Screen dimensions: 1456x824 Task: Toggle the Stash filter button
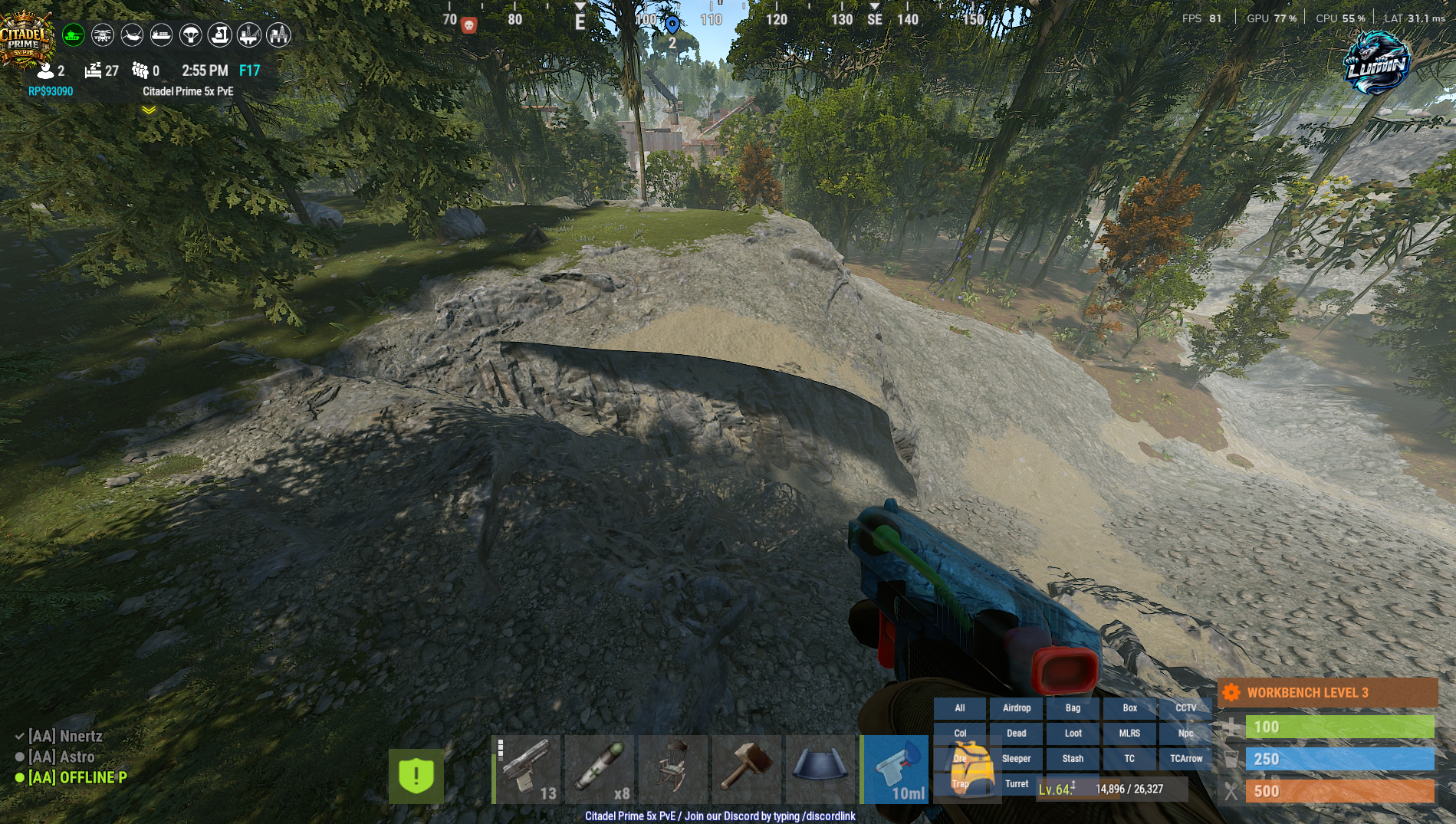click(1073, 759)
